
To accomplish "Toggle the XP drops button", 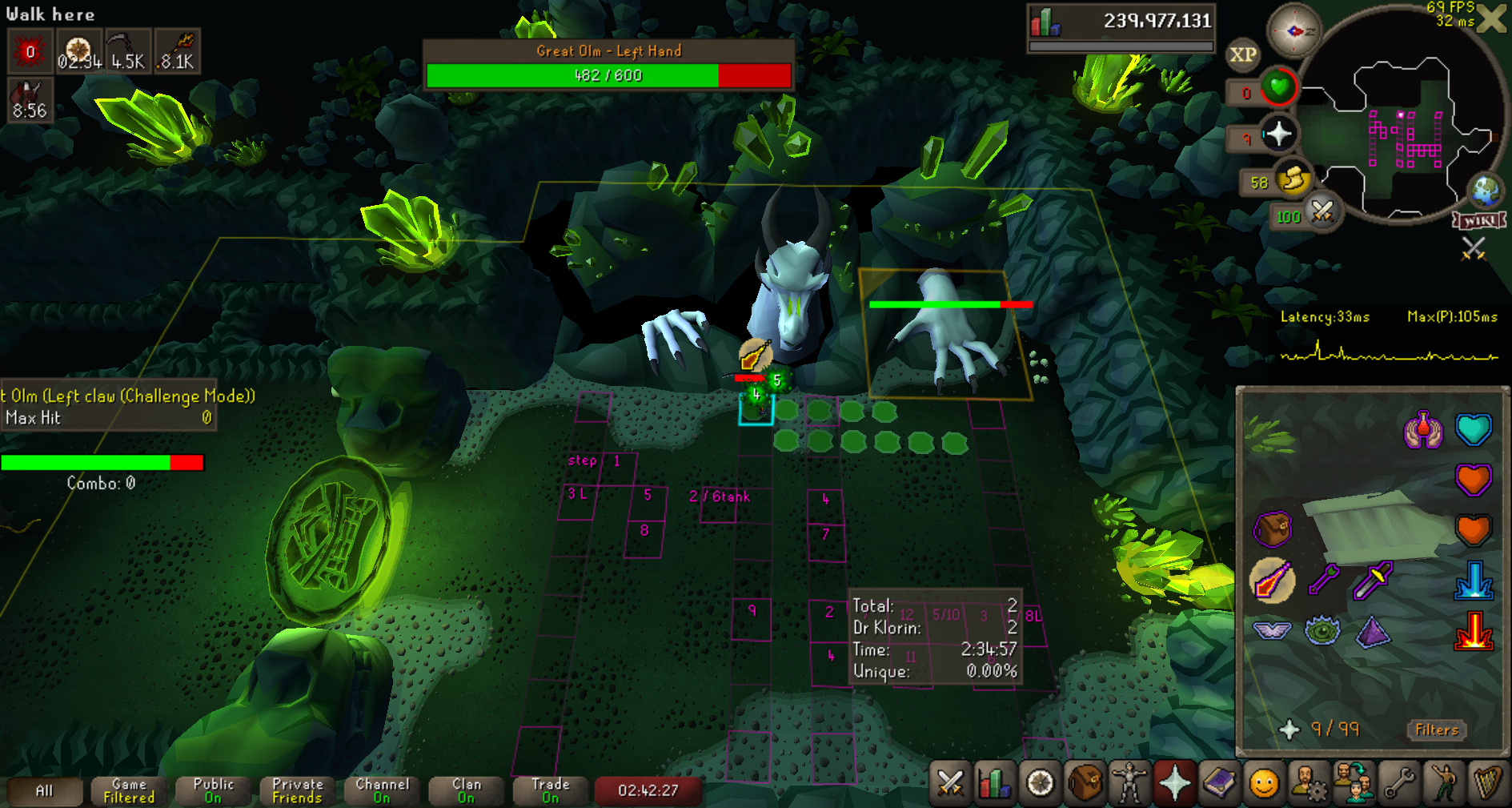I will click(x=1242, y=54).
